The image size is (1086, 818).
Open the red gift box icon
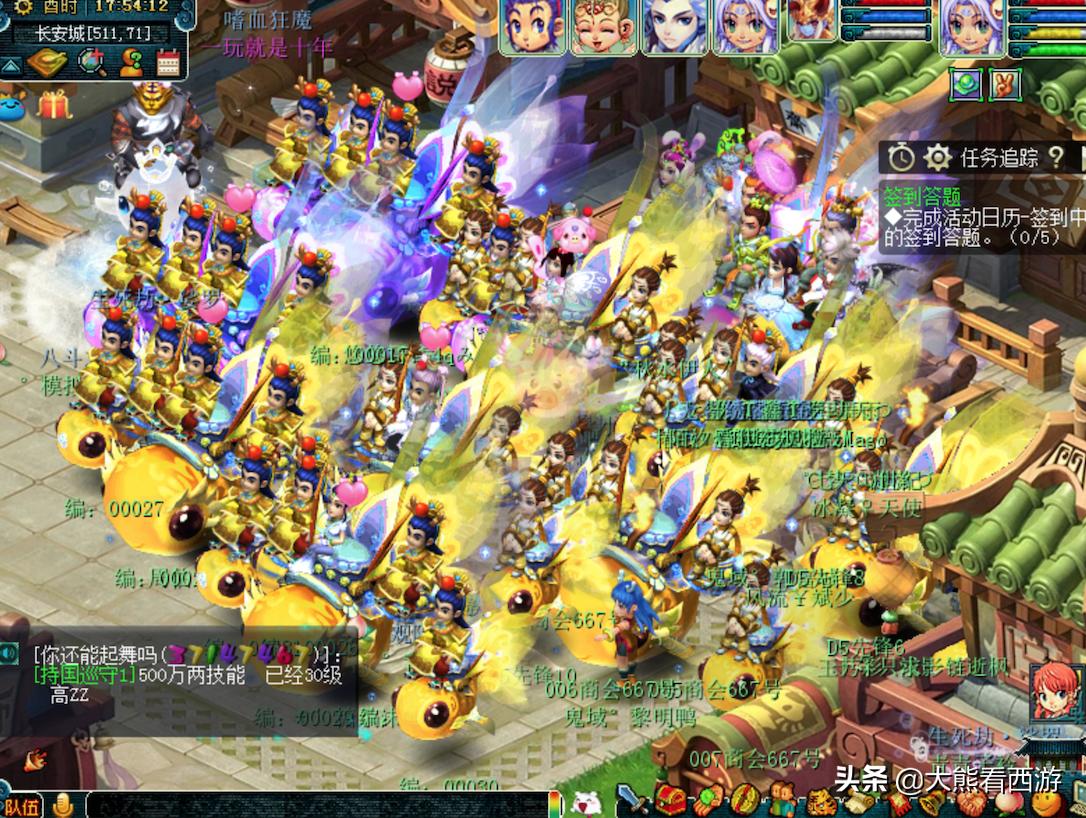pos(55,103)
